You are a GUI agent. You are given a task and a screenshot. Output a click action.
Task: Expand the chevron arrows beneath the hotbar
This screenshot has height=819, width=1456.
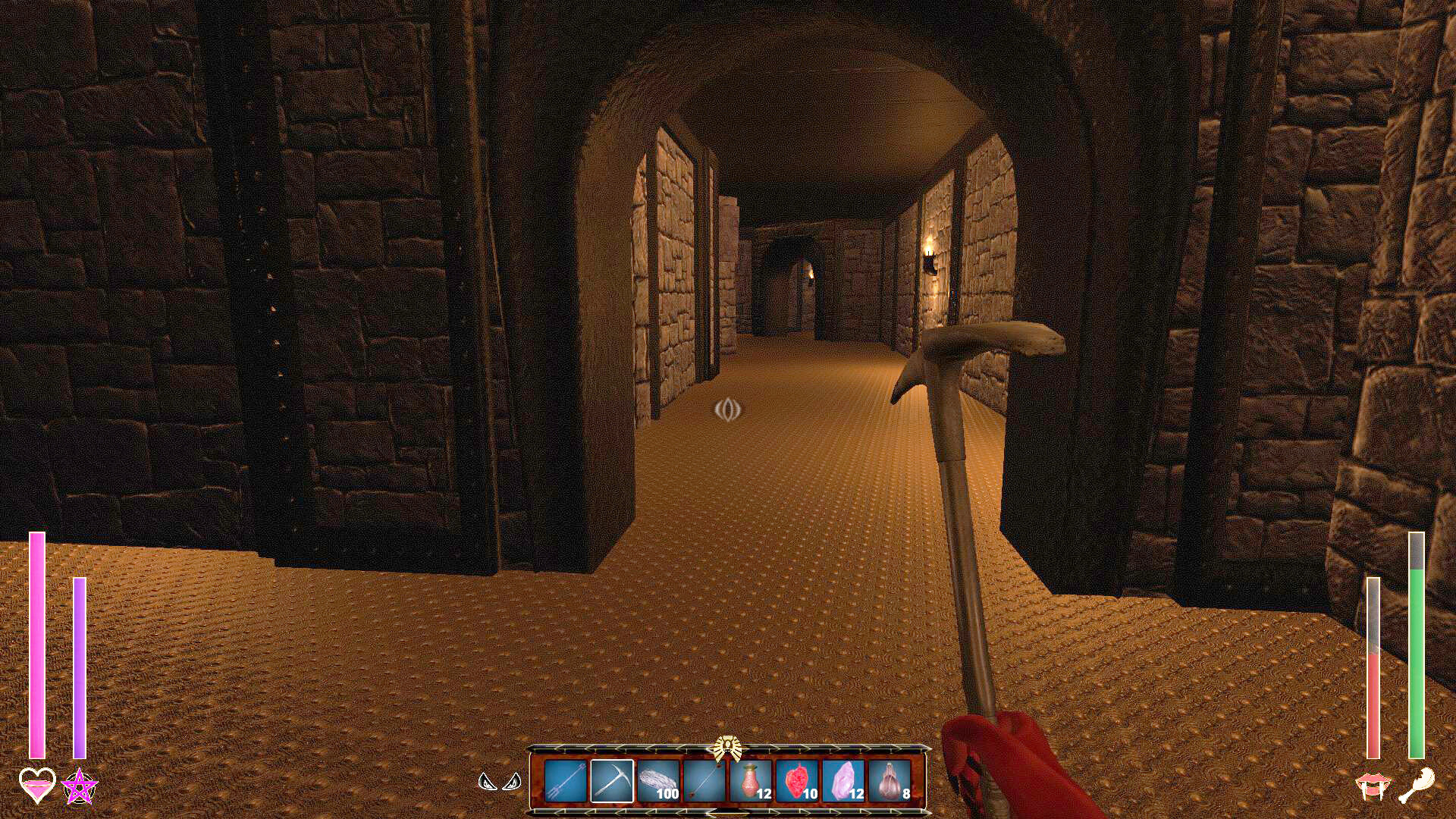click(x=727, y=814)
